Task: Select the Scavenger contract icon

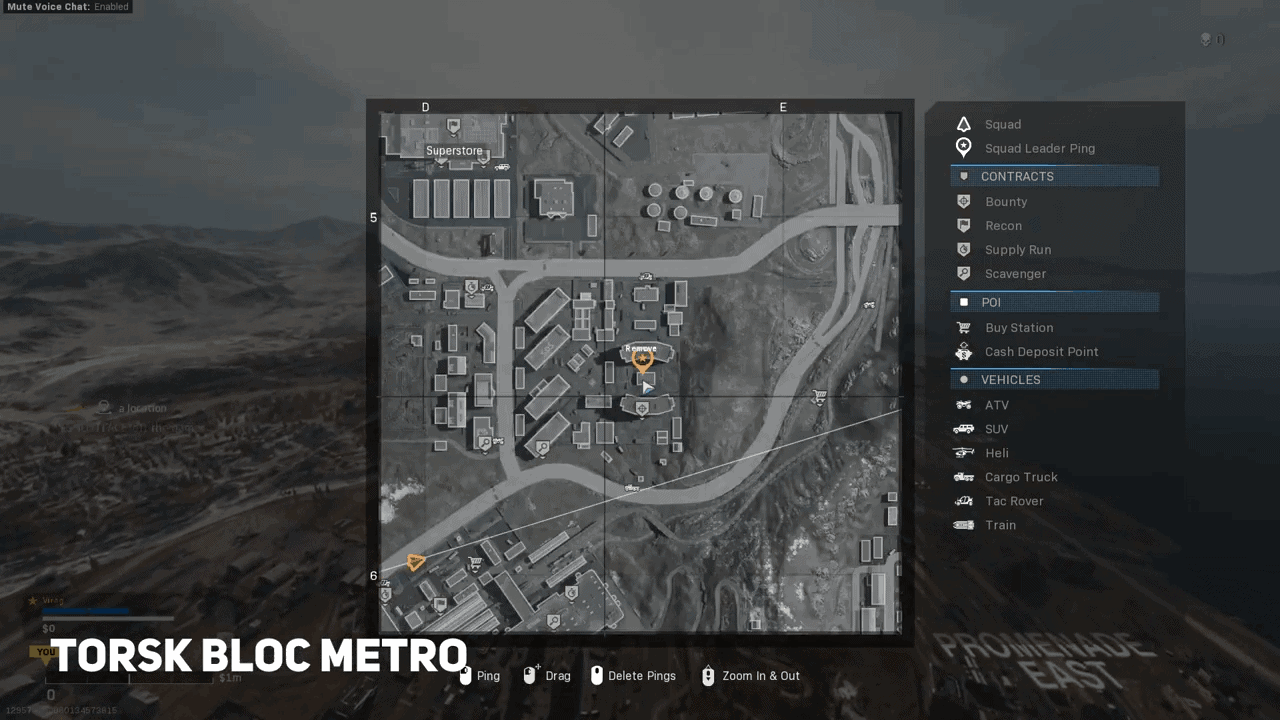Action: pyautogui.click(x=963, y=273)
